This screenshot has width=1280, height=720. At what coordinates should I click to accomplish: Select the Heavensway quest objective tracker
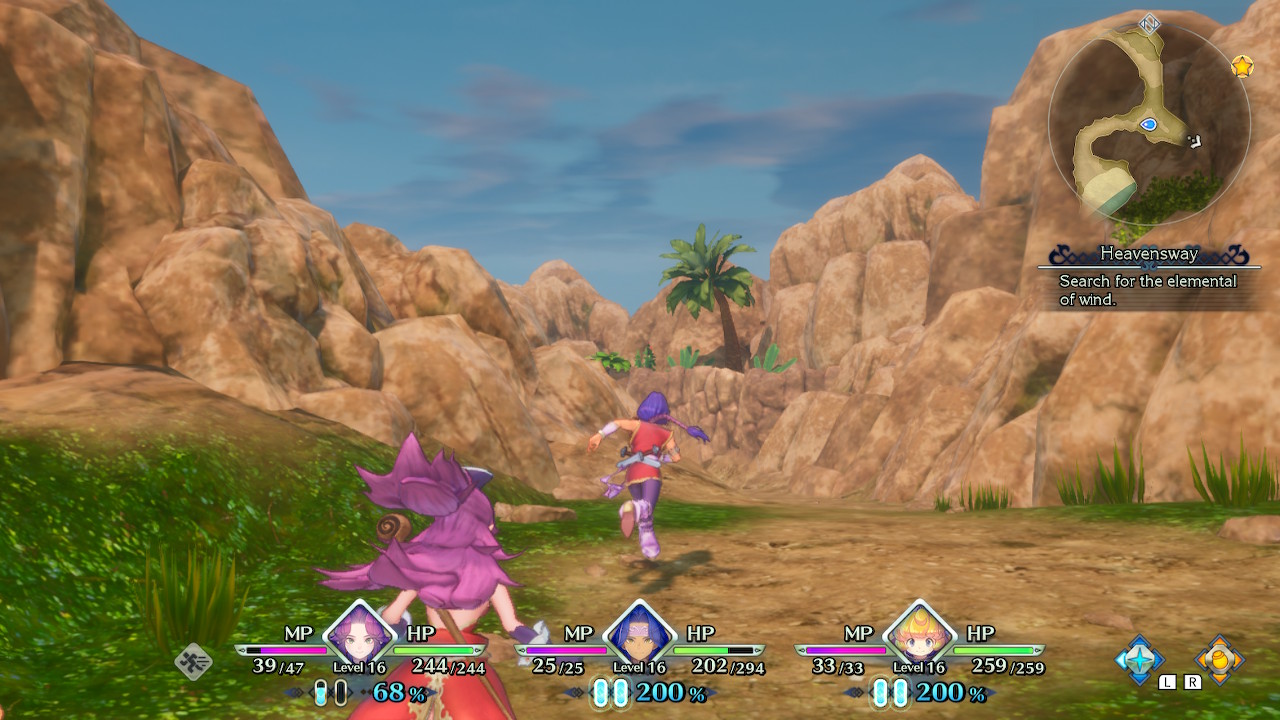(x=1148, y=275)
